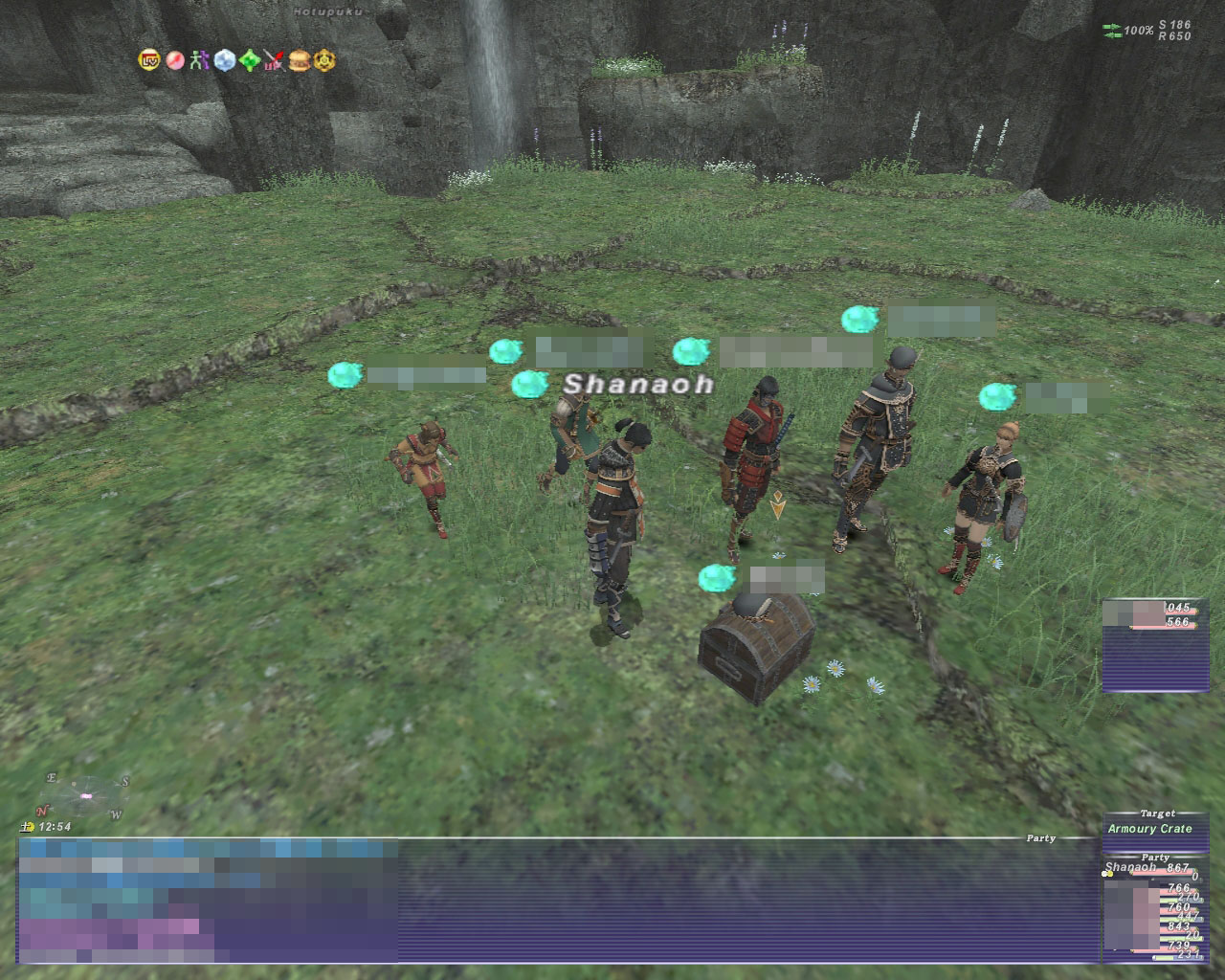Click the Level Sync status icon
This screenshot has height=980, width=1225.
[149, 60]
